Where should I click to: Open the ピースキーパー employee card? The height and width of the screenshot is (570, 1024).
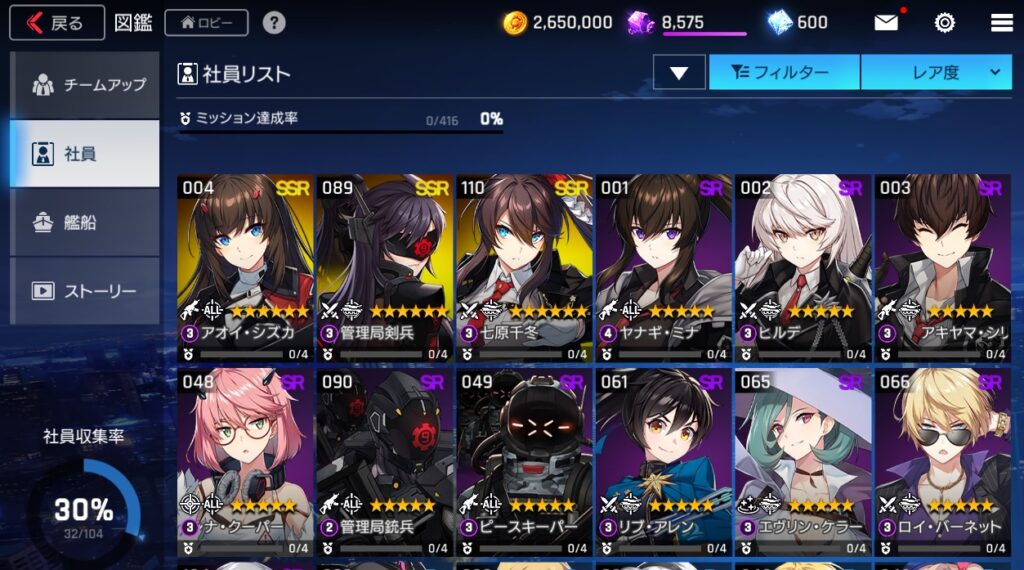(524, 462)
